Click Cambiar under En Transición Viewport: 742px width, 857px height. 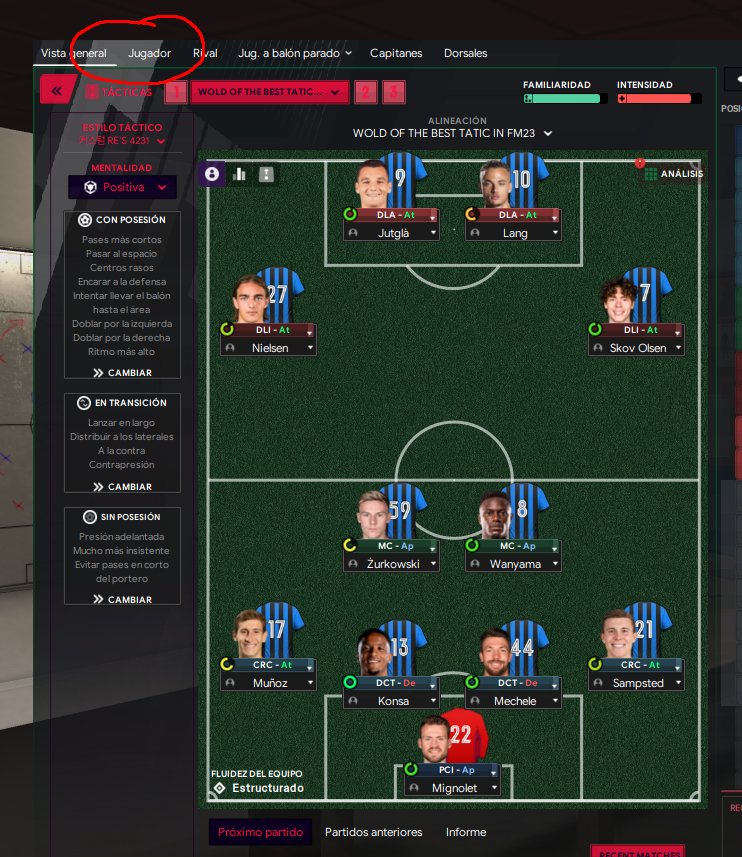point(122,487)
